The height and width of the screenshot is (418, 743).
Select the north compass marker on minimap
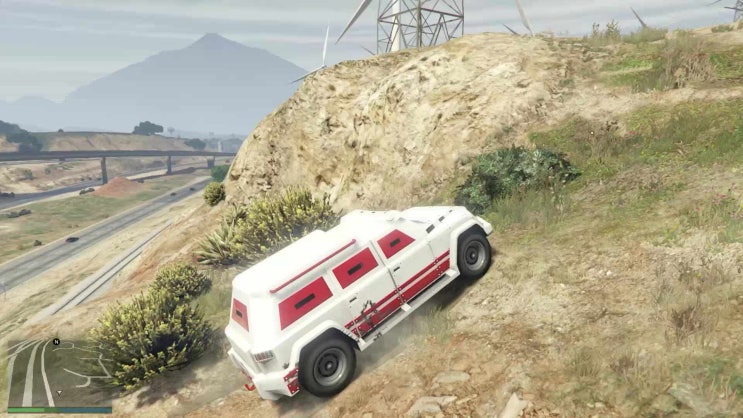(57, 342)
